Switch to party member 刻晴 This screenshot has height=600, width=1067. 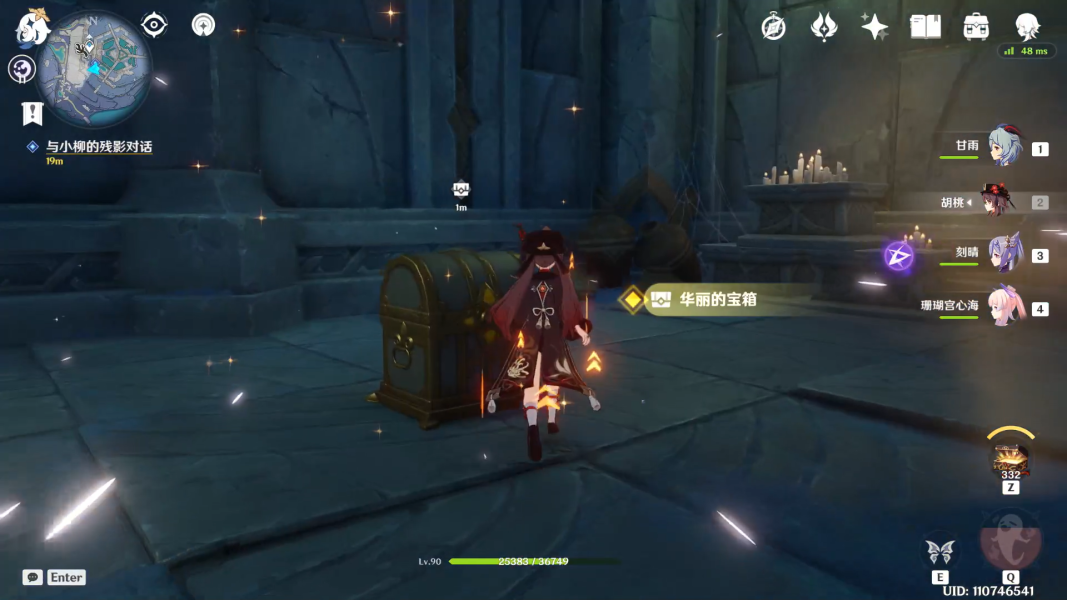pyautogui.click(x=1003, y=254)
